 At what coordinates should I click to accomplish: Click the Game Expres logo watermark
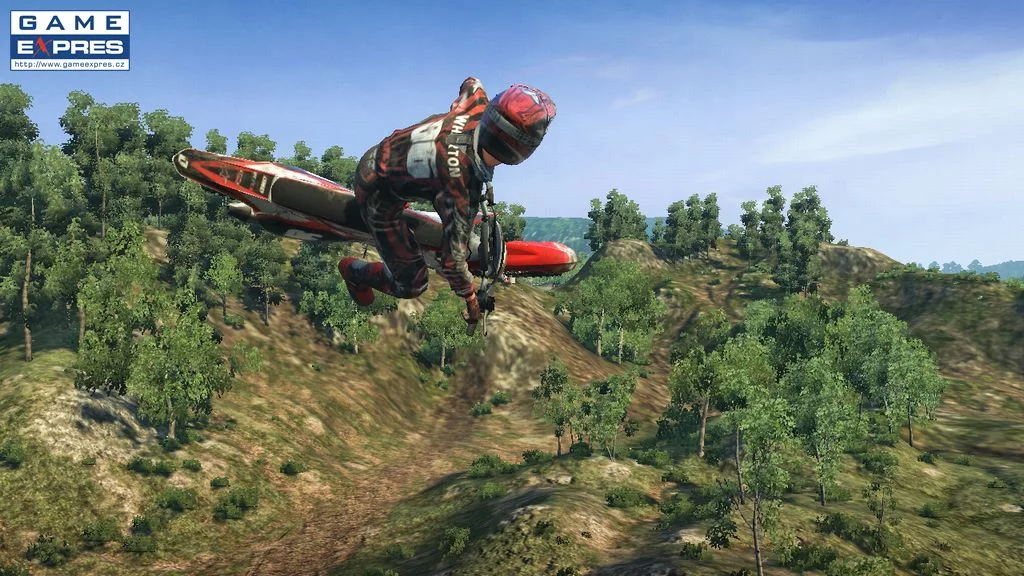pyautogui.click(x=70, y=40)
